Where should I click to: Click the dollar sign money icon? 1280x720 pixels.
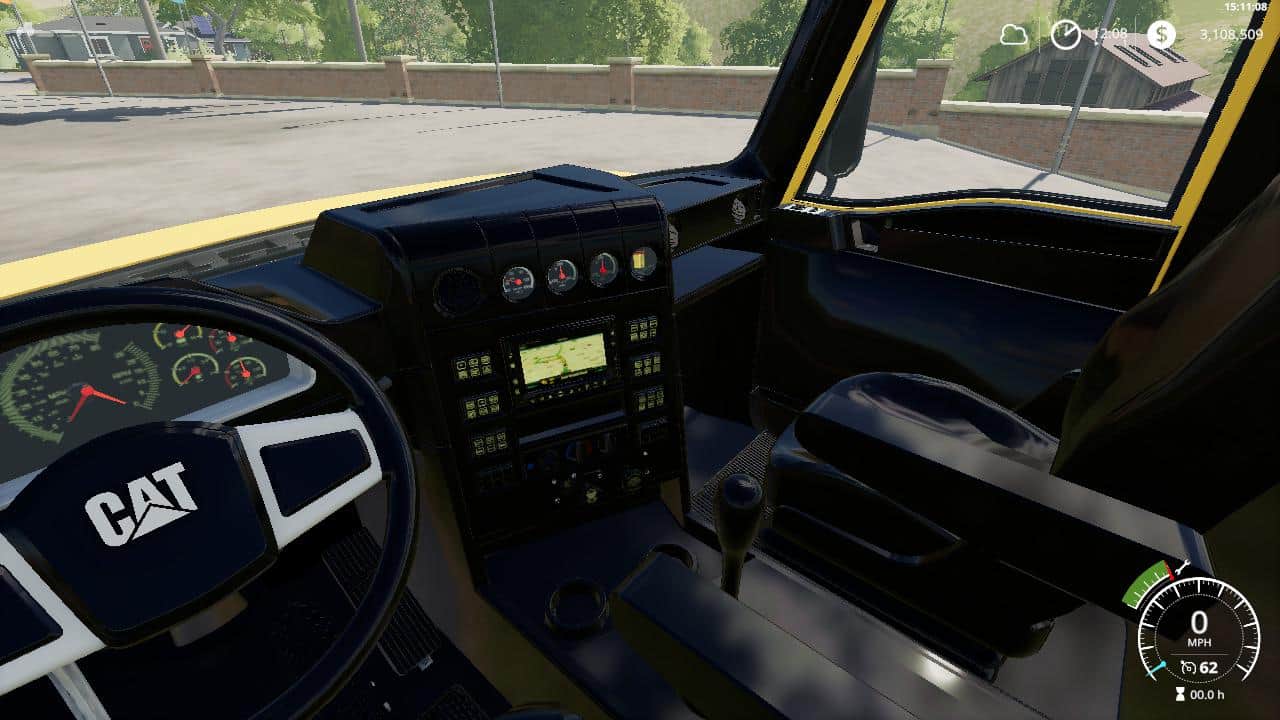click(1161, 35)
